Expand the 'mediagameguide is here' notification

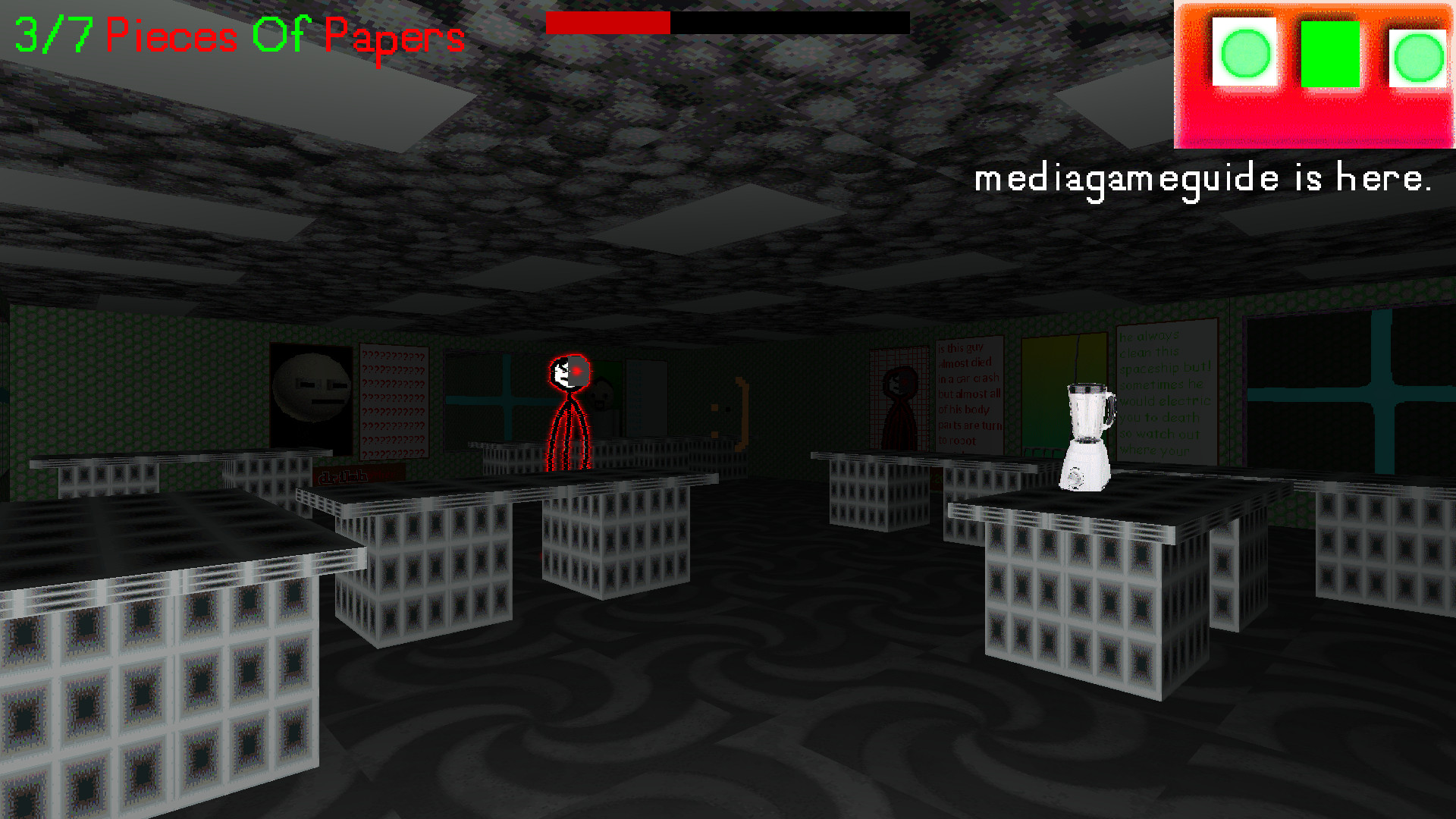tap(1202, 180)
